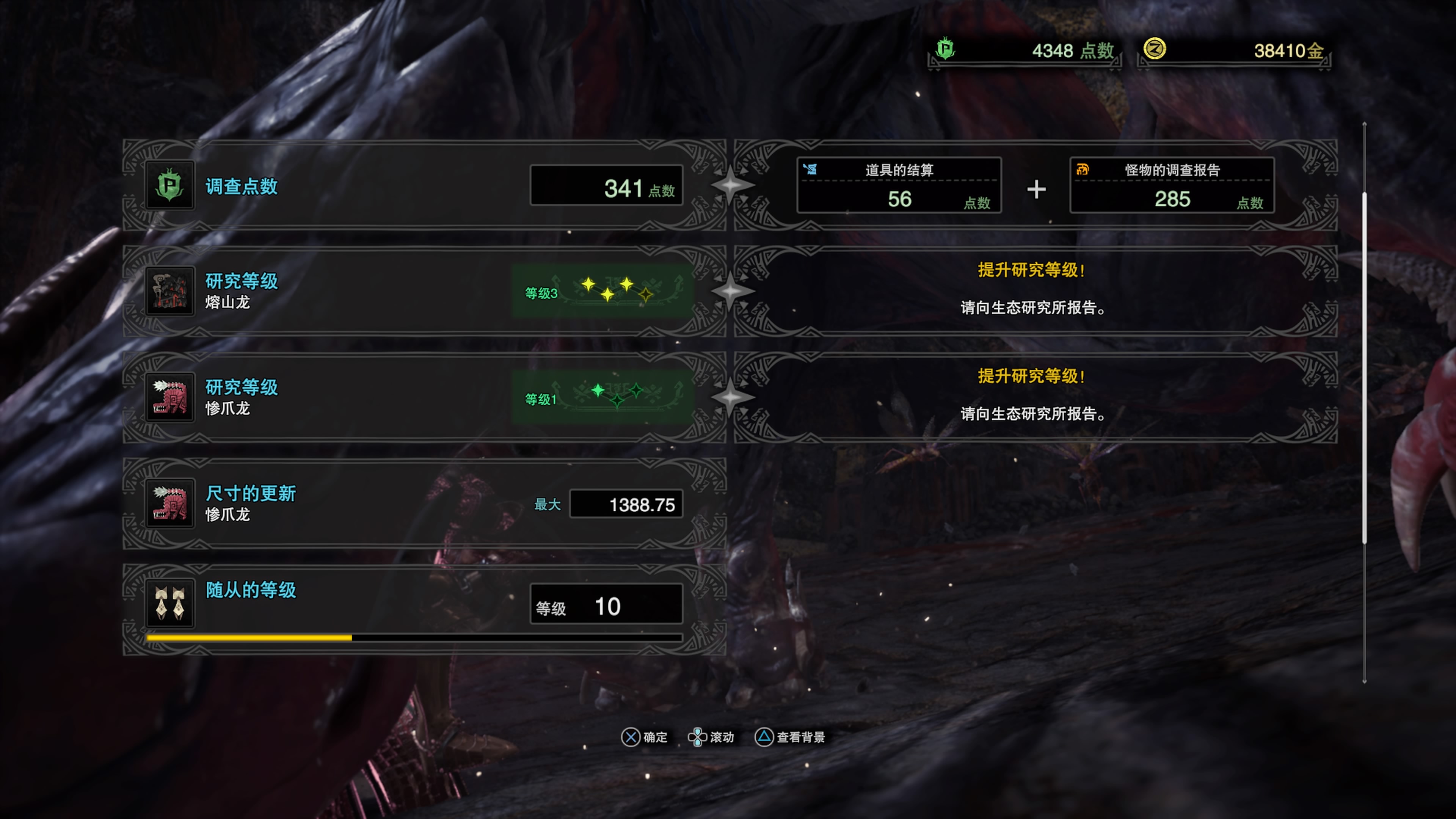The width and height of the screenshot is (1456, 819).
Task: Click the 熔山龙 monster icon
Action: pos(169,291)
